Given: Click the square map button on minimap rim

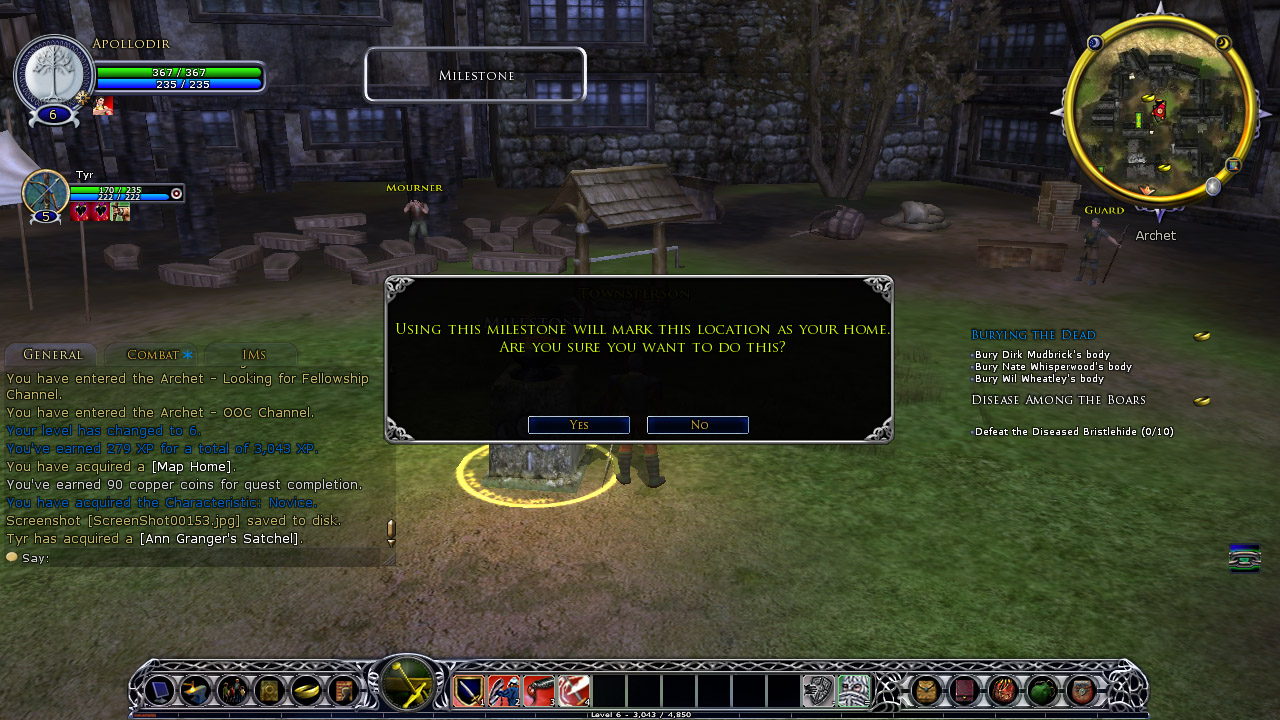Looking at the screenshot, I should click(1234, 165).
